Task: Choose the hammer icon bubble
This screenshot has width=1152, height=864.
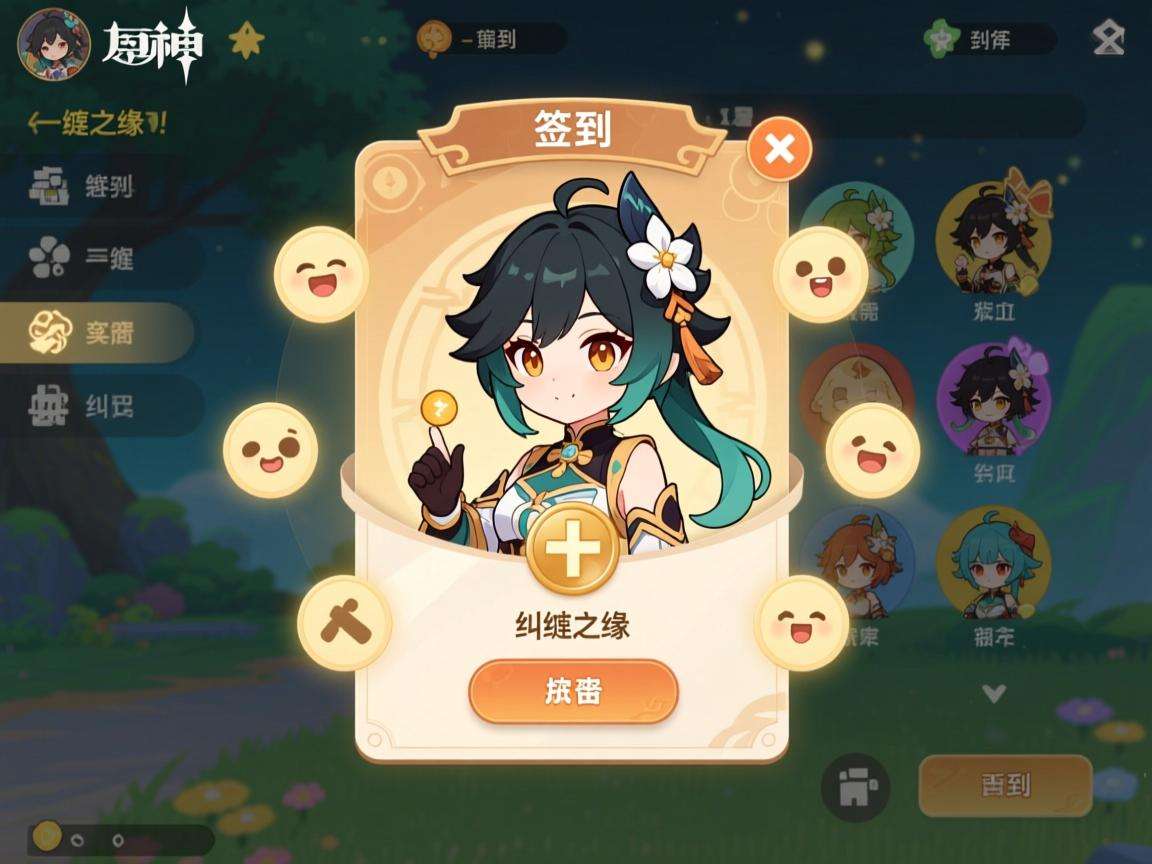Action: 345,623
